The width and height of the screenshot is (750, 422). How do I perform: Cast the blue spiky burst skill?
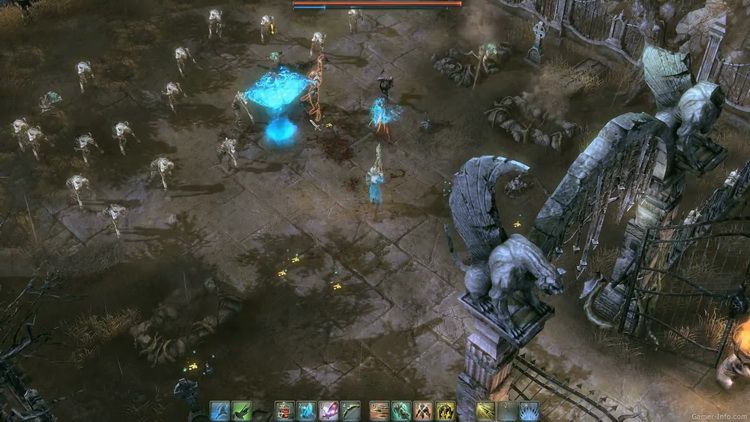(x=529, y=411)
